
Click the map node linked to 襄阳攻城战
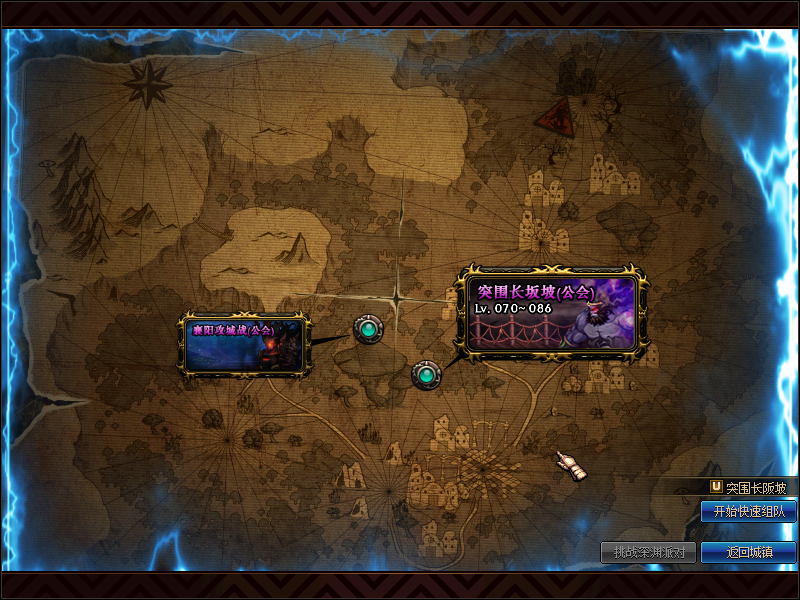368,328
